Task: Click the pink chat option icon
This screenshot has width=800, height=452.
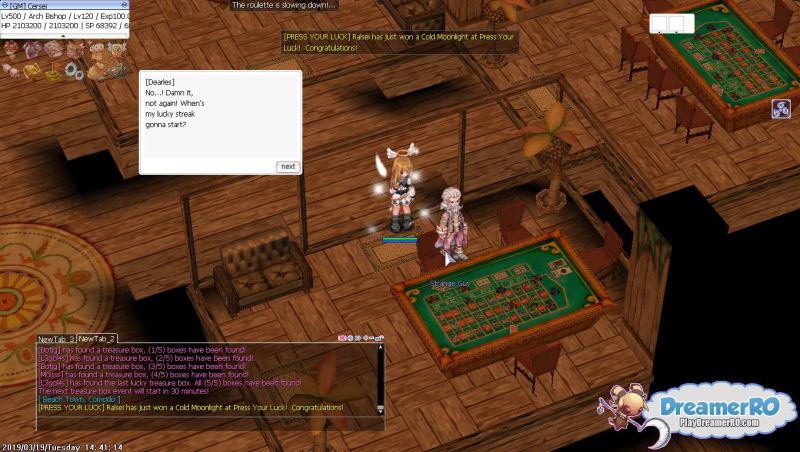Action: [x=343, y=339]
